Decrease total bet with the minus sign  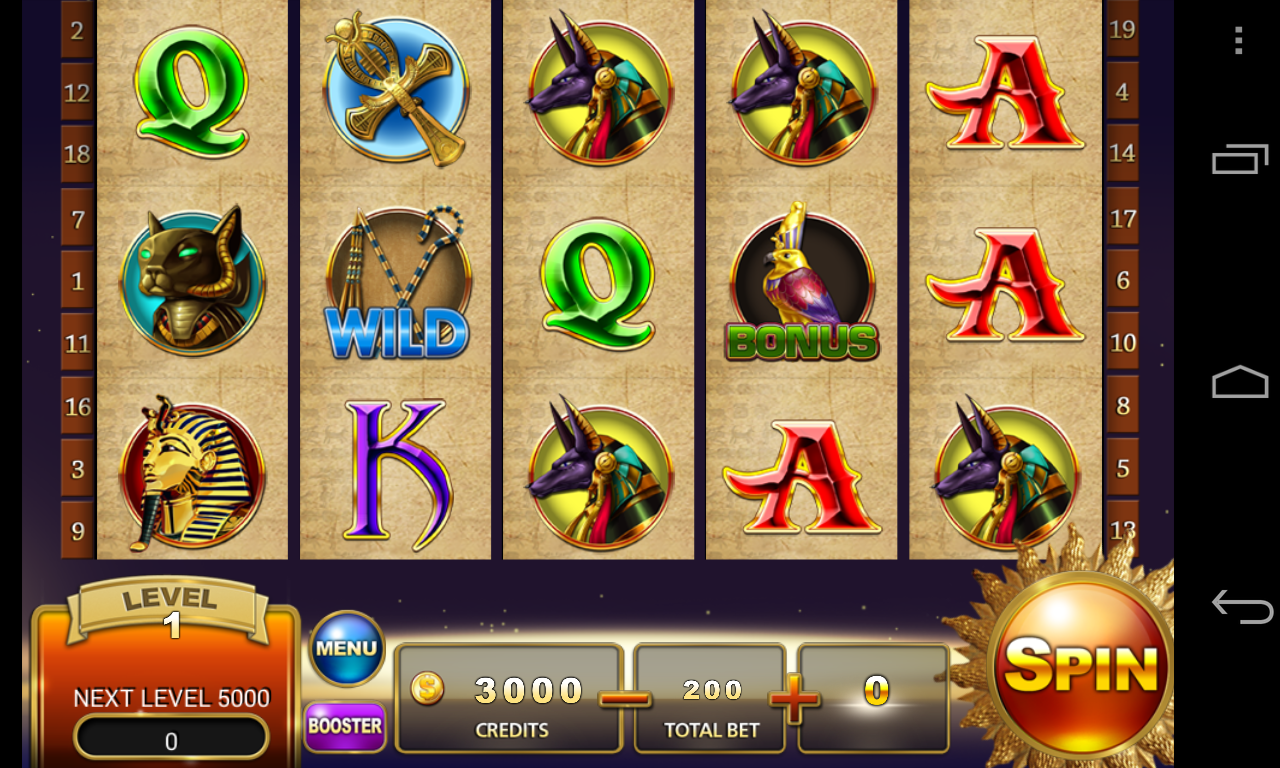626,698
